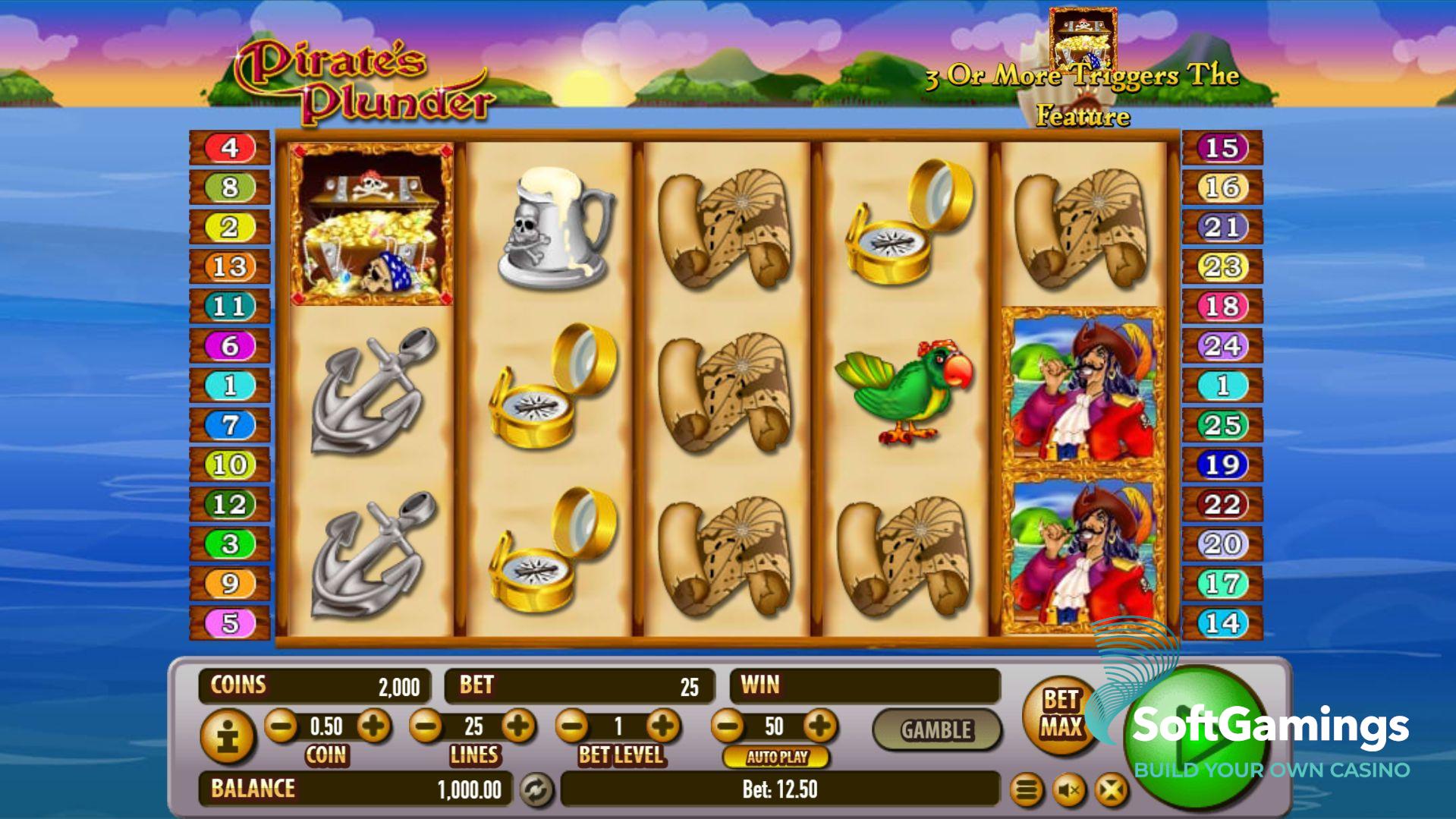Close the game with the X button
Screen dimensions: 1456x819
coord(1111,791)
